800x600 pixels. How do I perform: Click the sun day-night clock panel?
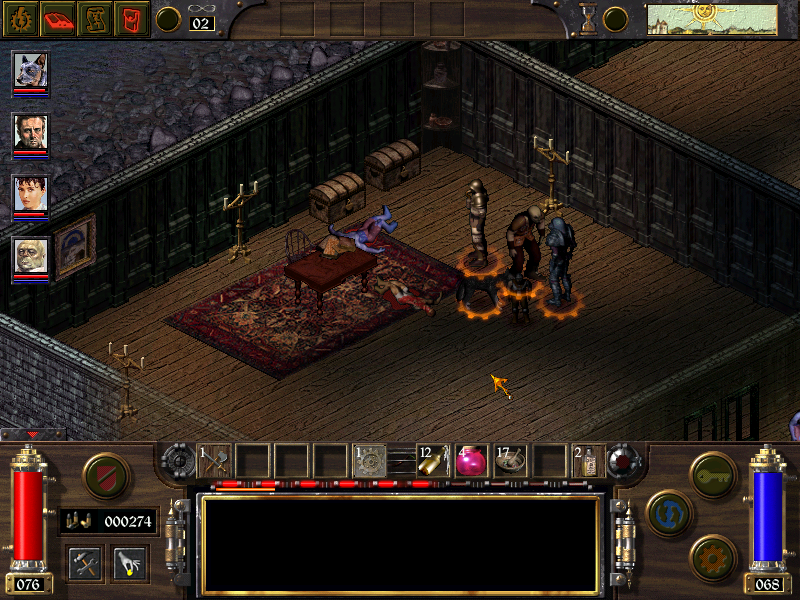point(685,19)
